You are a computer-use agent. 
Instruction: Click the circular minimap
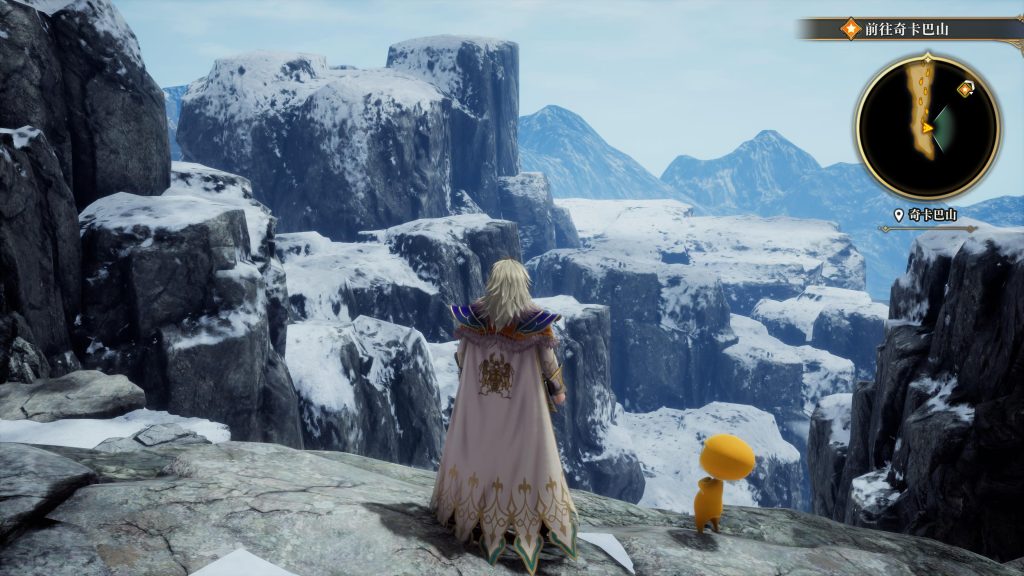pos(927,127)
